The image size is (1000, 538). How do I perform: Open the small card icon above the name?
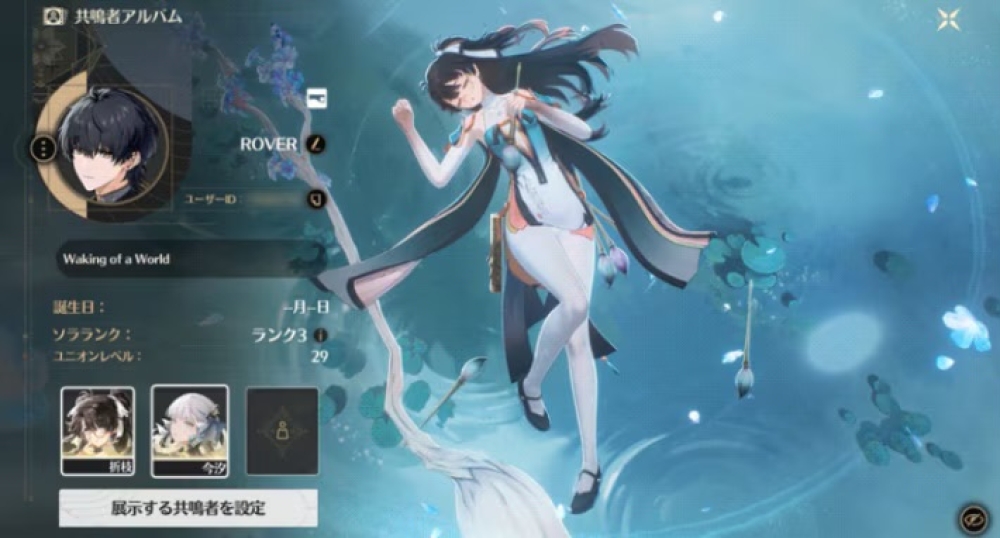point(317,97)
